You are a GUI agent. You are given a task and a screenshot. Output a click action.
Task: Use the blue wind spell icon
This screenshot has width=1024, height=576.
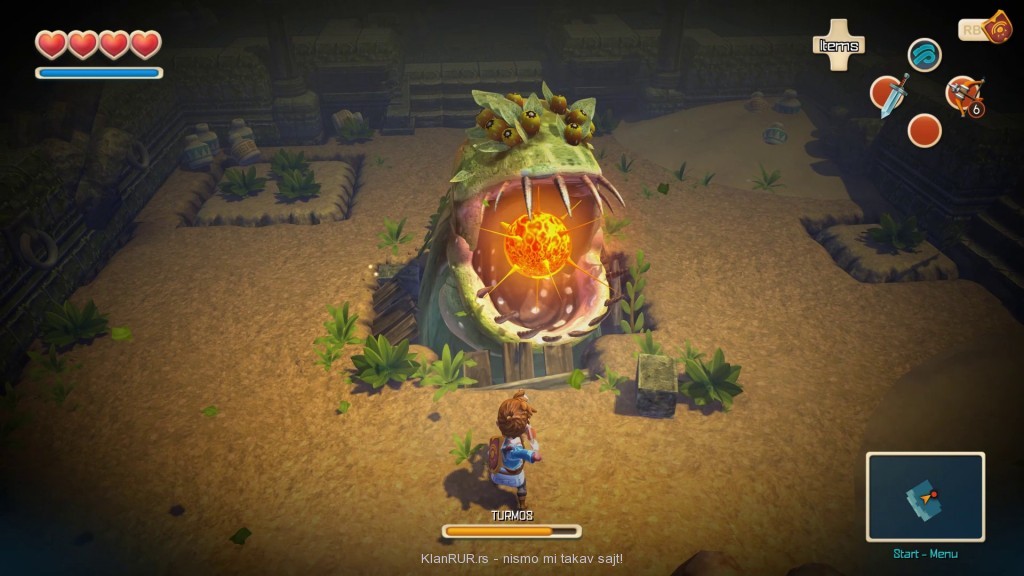(x=925, y=55)
